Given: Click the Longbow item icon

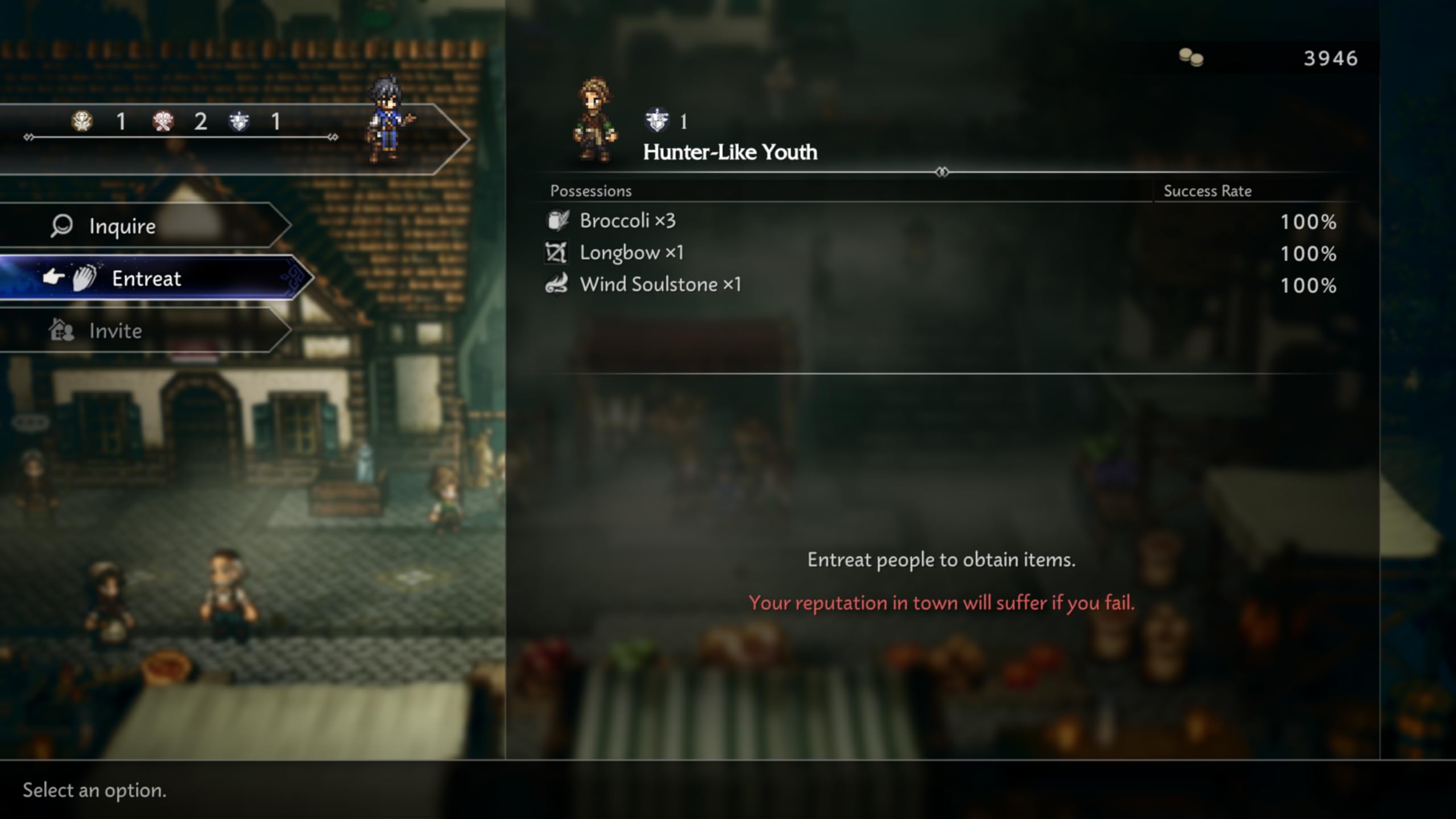Looking at the screenshot, I should tap(557, 253).
